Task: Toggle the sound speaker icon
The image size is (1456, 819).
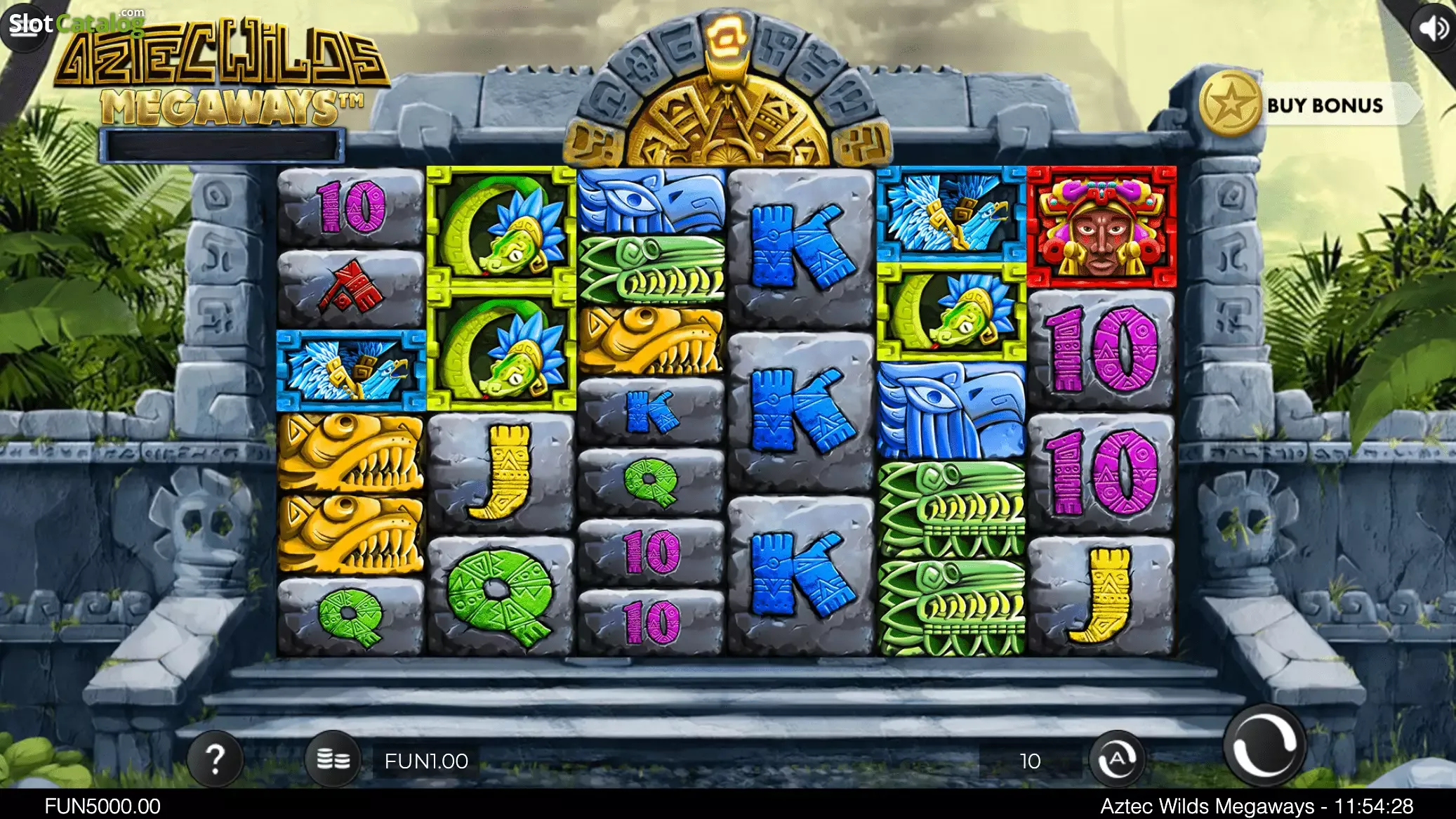Action: point(1433,28)
